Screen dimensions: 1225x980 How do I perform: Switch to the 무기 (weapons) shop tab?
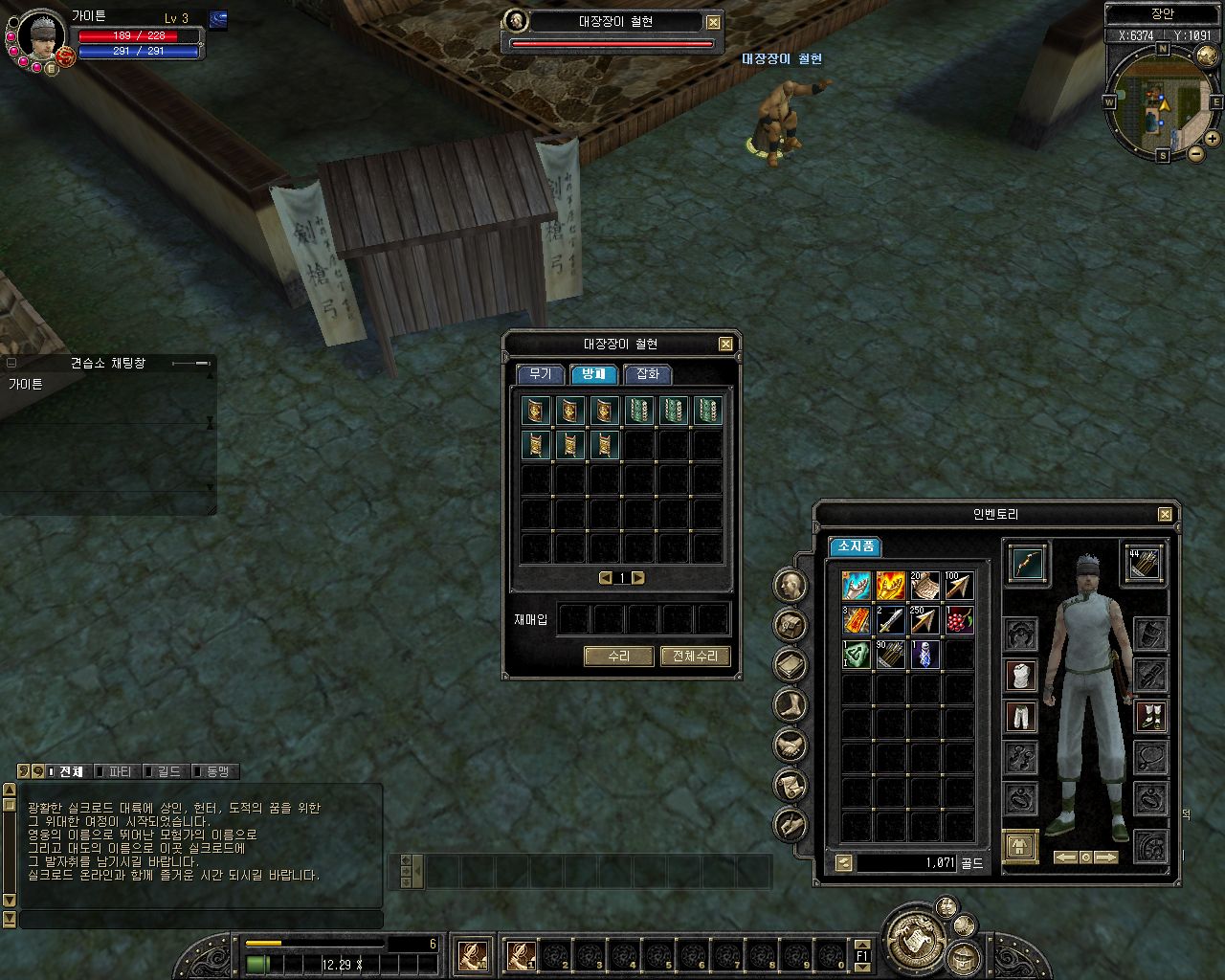(x=540, y=374)
